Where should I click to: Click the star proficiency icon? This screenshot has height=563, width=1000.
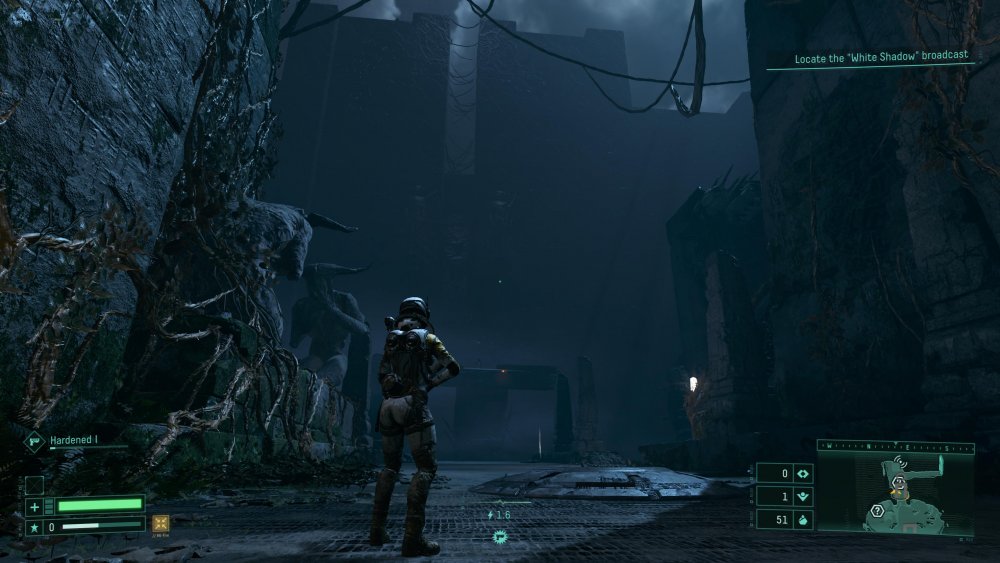pos(34,525)
